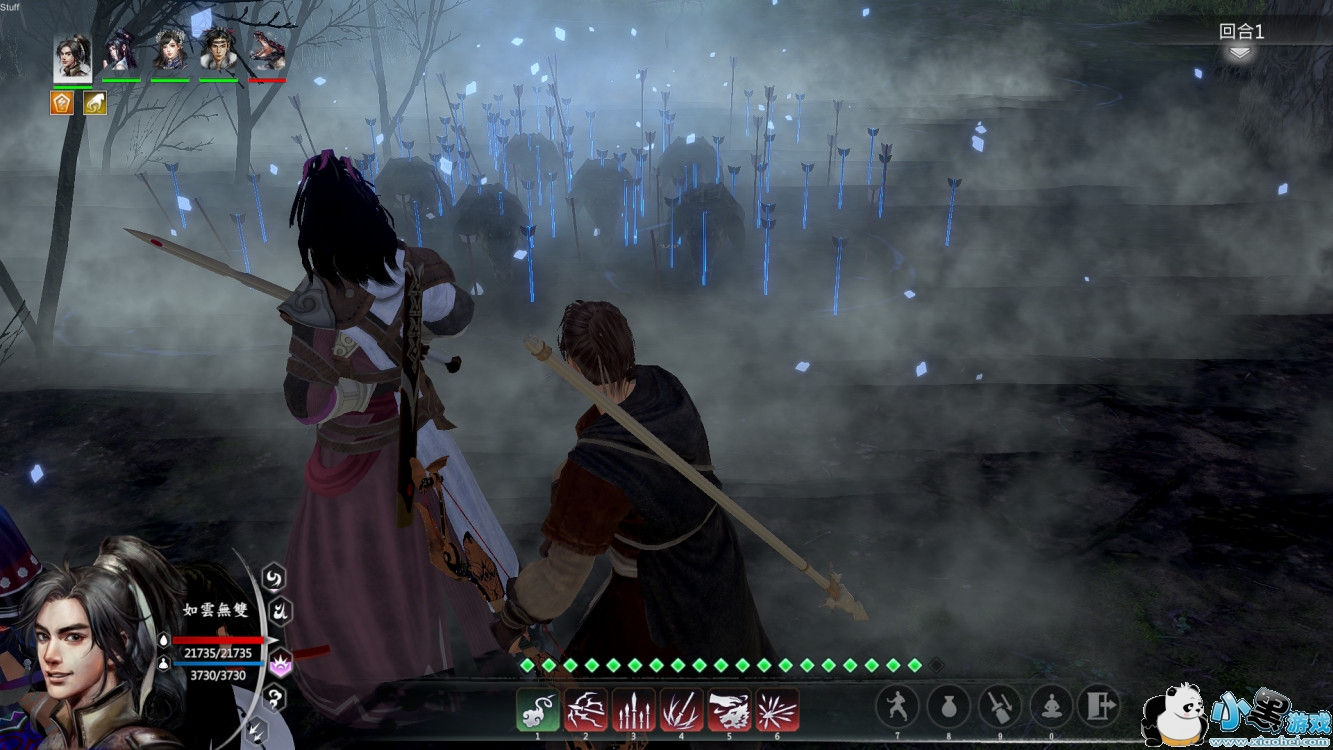Viewport: 1333px width, 750px height.
Task: Choose the glowing purple lotus hexagon icon
Action: click(x=281, y=660)
